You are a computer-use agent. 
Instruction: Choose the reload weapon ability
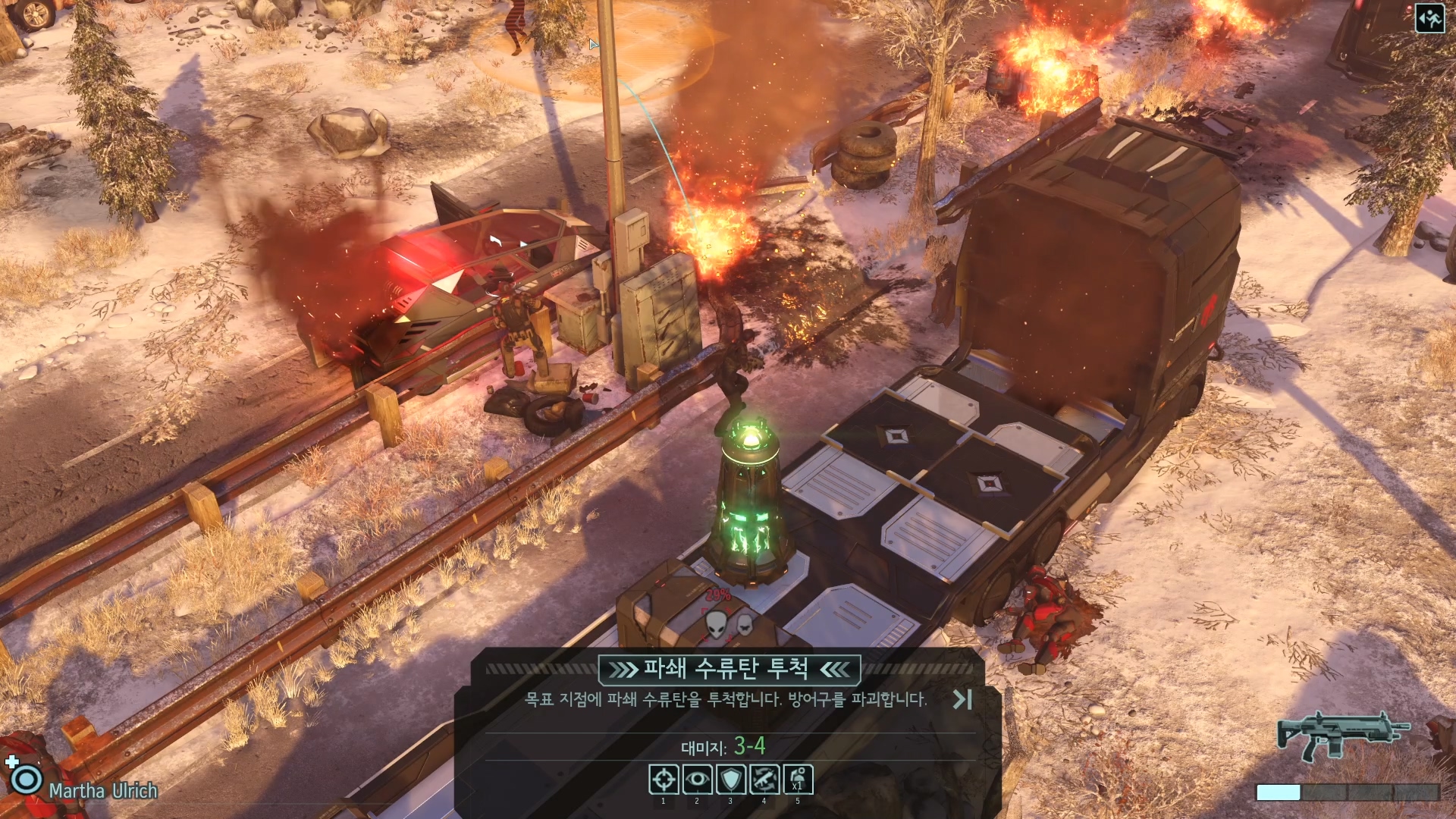point(764,779)
